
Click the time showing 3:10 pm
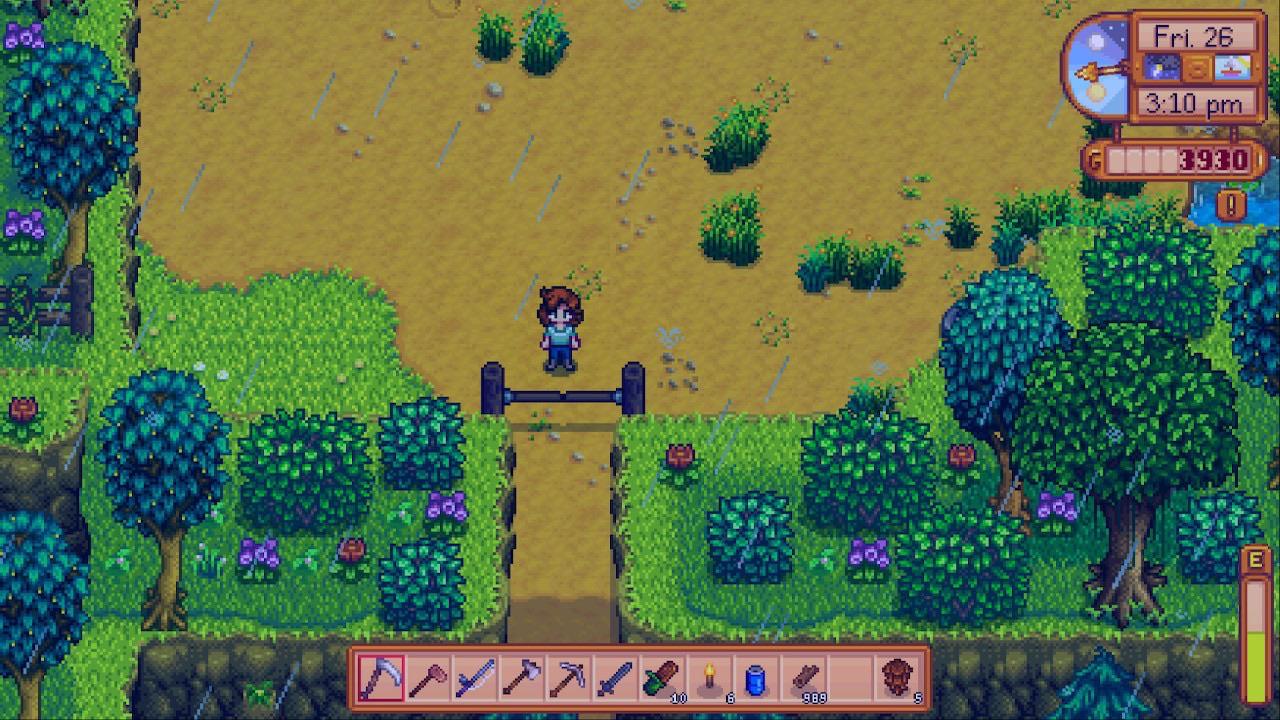click(x=1194, y=102)
